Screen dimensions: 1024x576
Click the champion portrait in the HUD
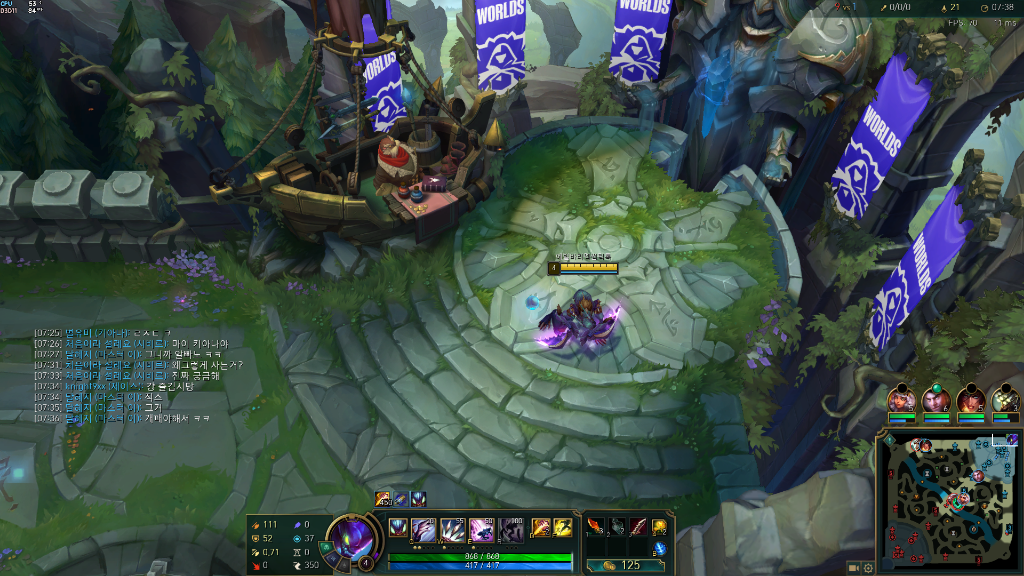coord(350,537)
